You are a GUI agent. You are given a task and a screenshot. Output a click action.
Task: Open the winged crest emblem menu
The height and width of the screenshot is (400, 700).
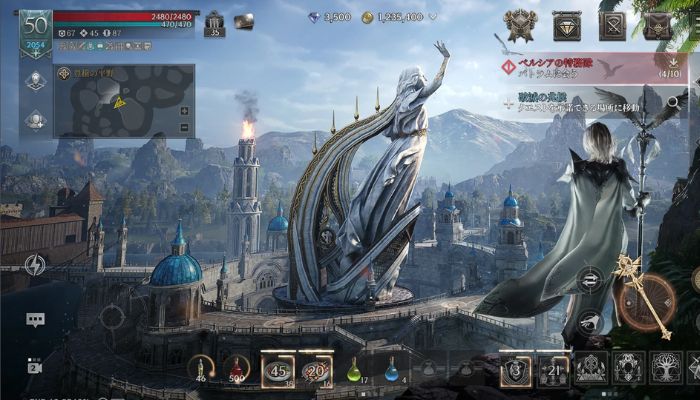[x=521, y=24]
